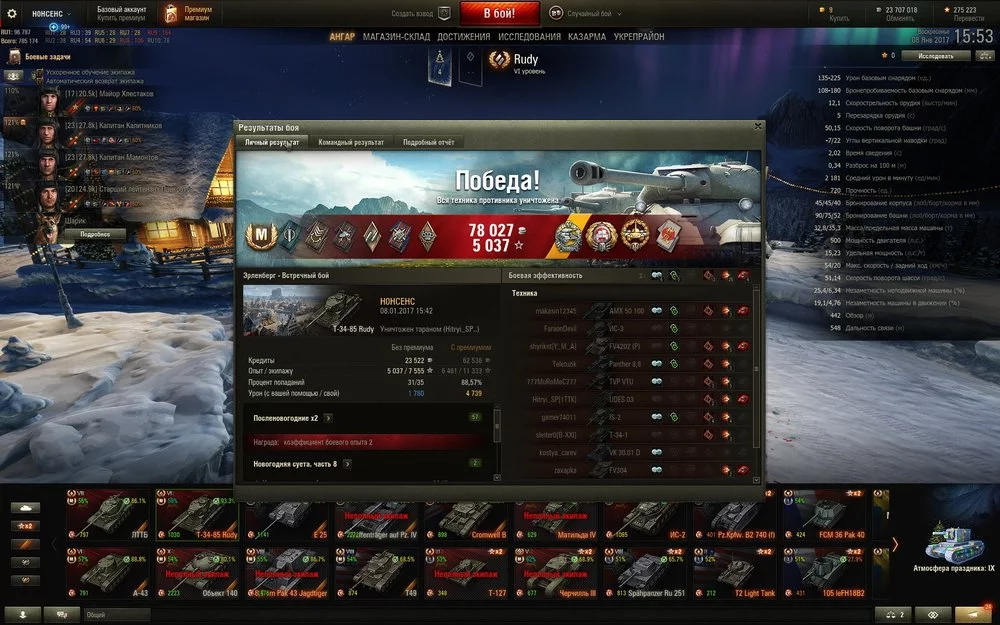This screenshot has height=625, width=1000.
Task: Start a battle with the В бой! button
Action: (500, 14)
